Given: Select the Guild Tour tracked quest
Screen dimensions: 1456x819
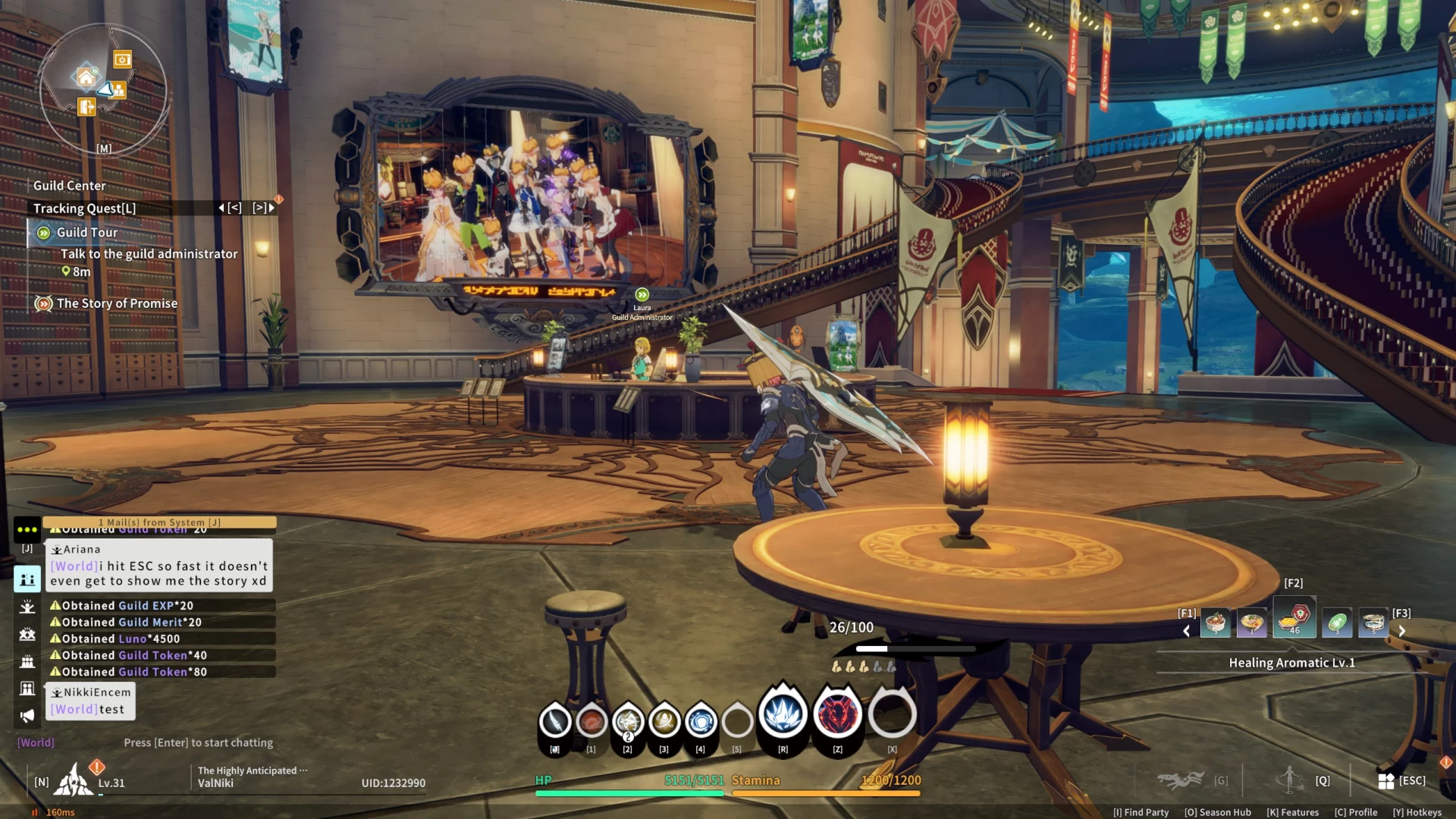Looking at the screenshot, I should (x=87, y=233).
